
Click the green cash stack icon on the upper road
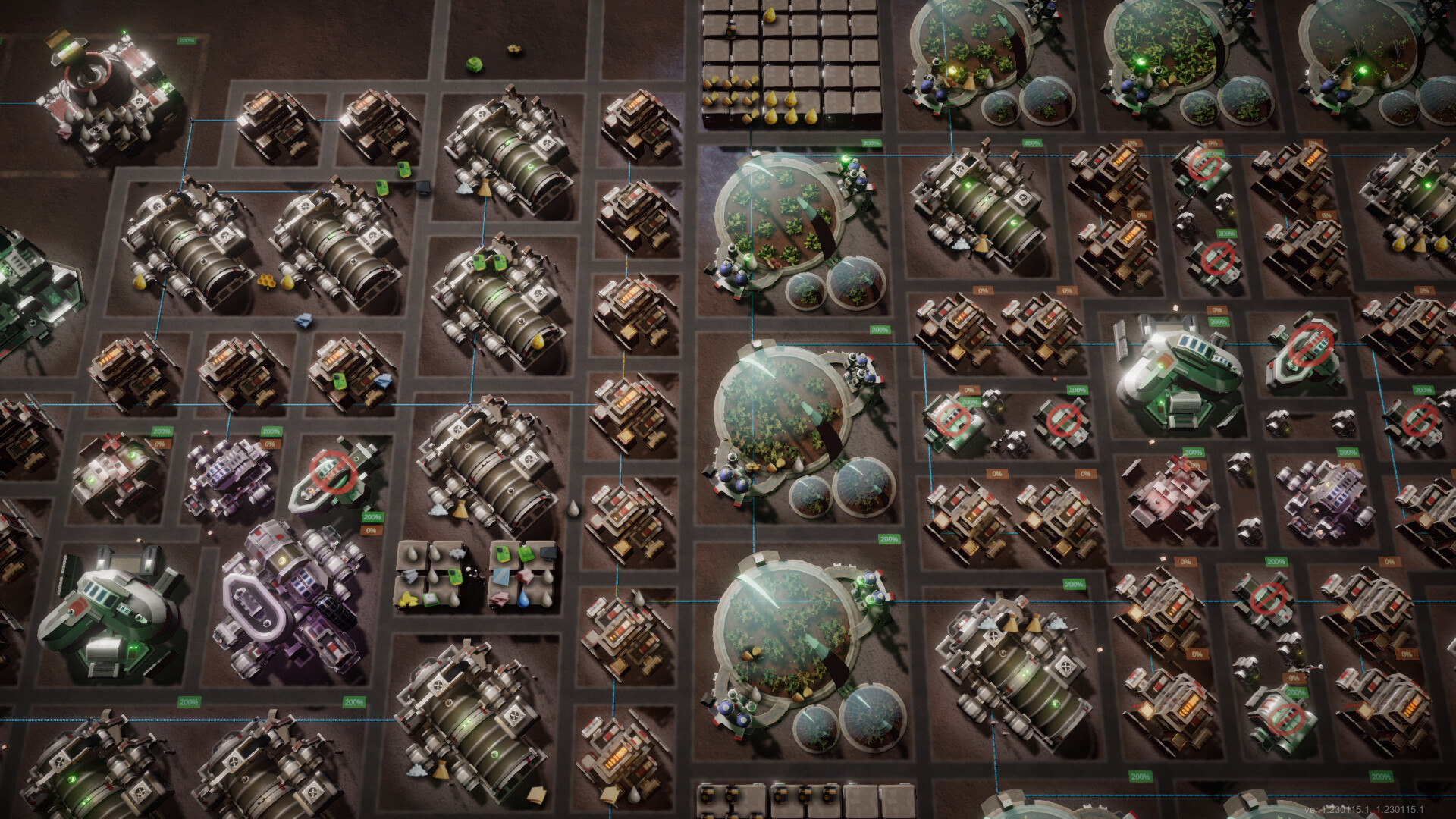(474, 64)
